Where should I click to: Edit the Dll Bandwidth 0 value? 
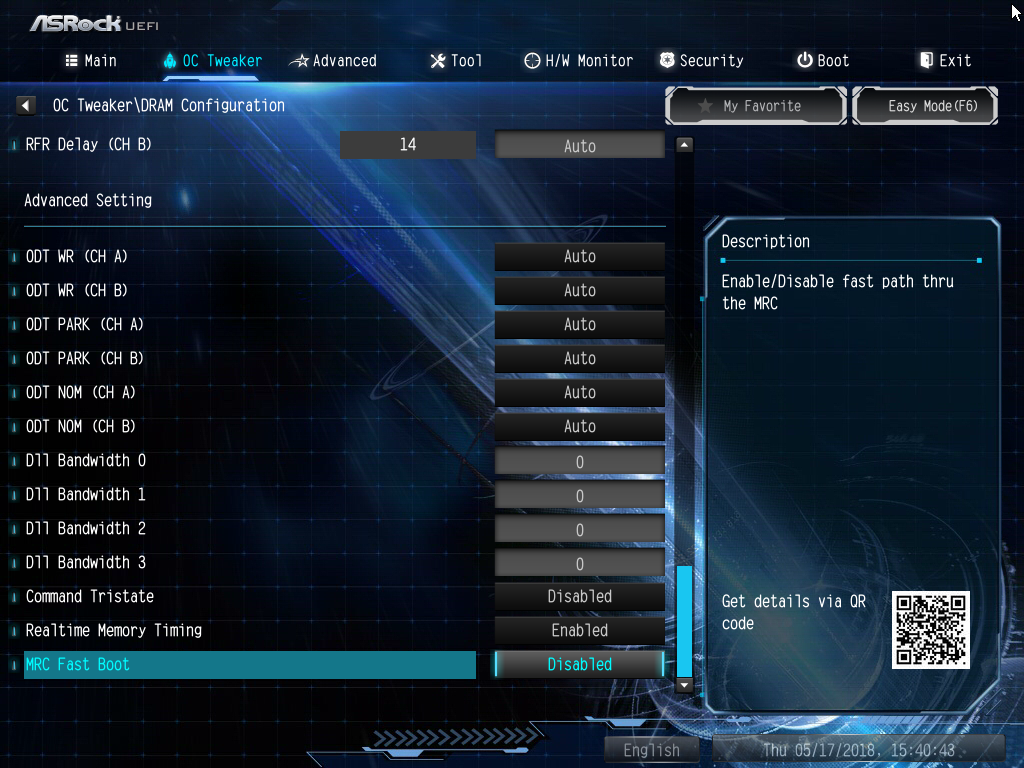click(x=580, y=462)
